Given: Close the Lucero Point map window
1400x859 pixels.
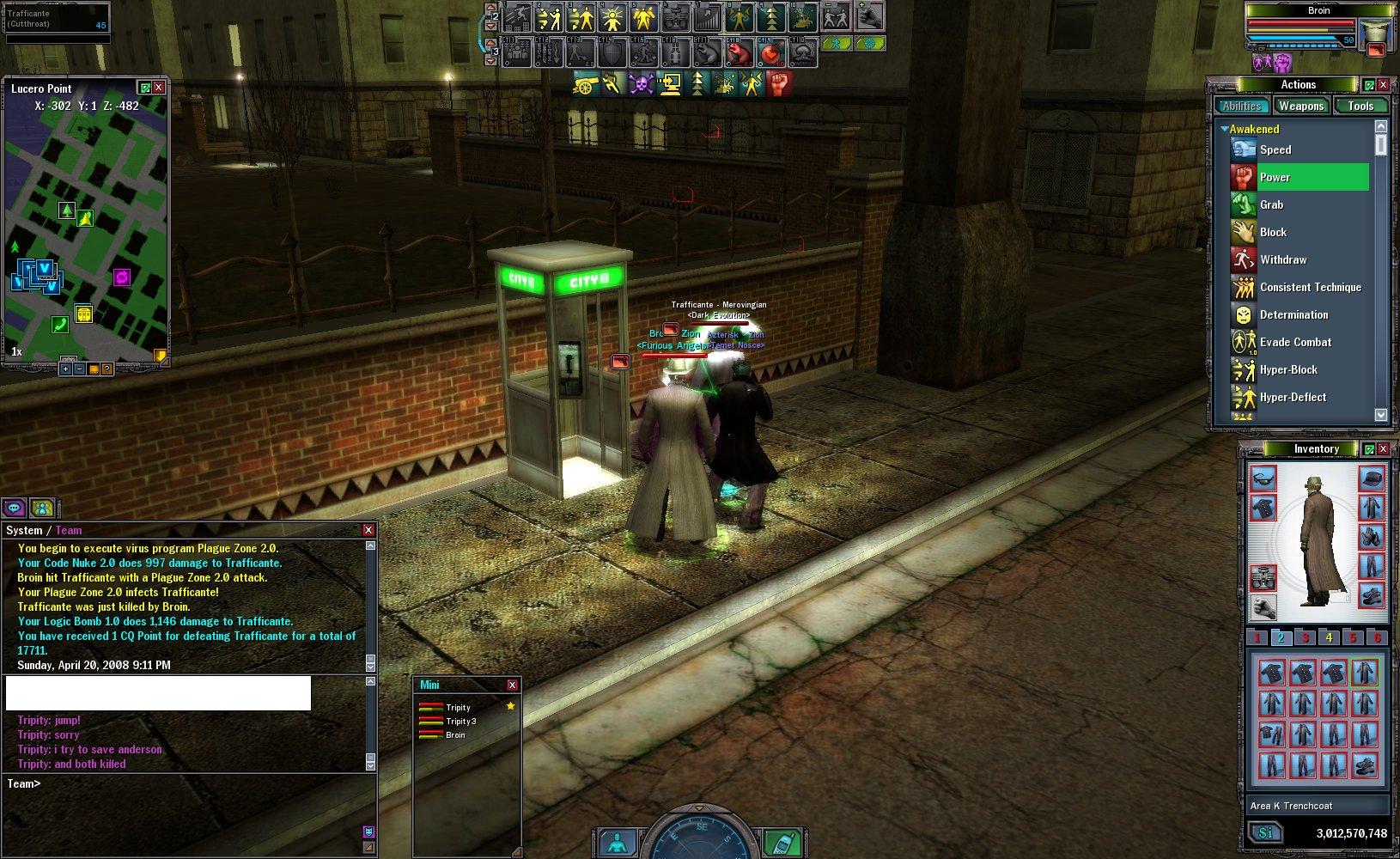Looking at the screenshot, I should (159, 88).
